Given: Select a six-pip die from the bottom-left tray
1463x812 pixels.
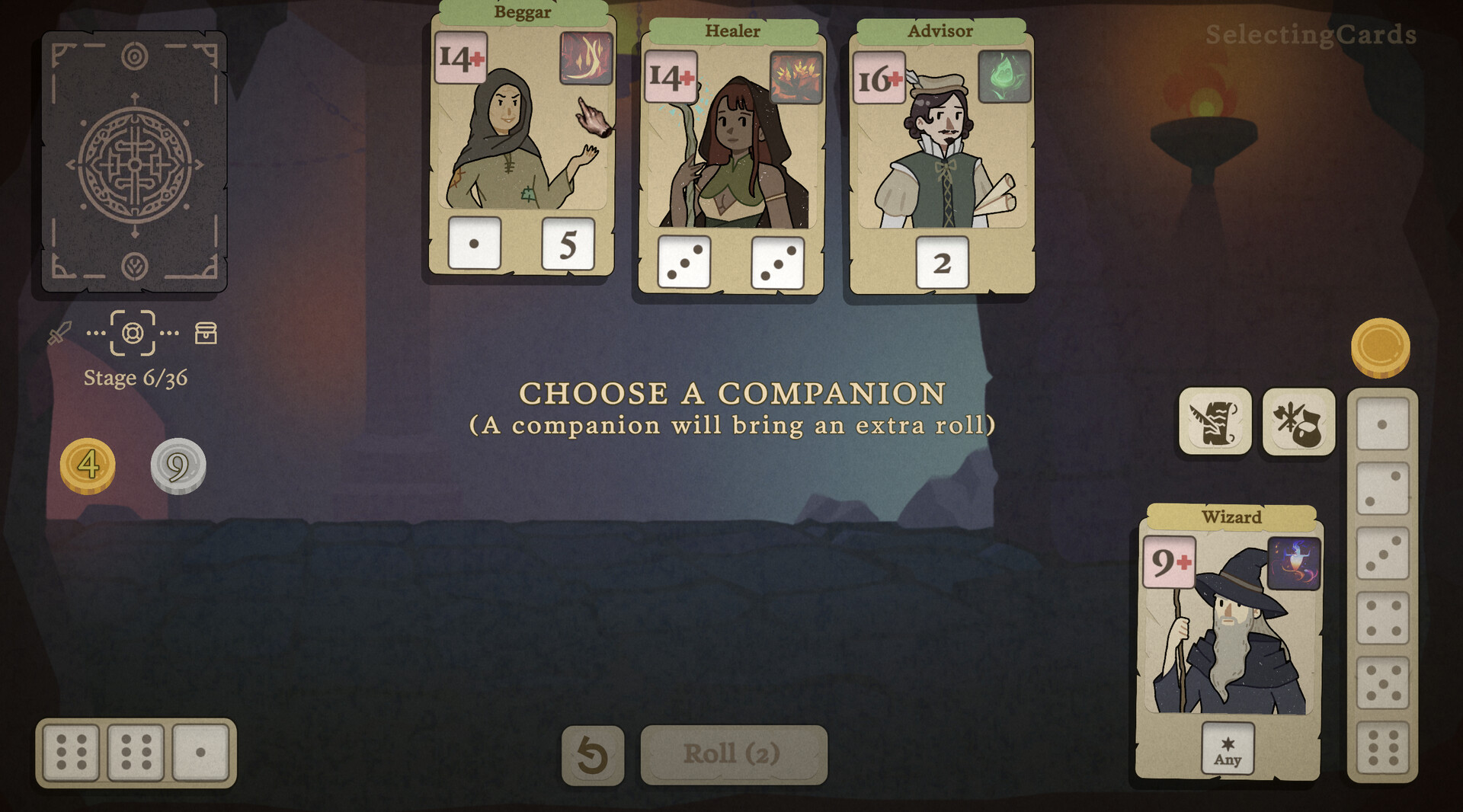Looking at the screenshot, I should click(x=72, y=753).
